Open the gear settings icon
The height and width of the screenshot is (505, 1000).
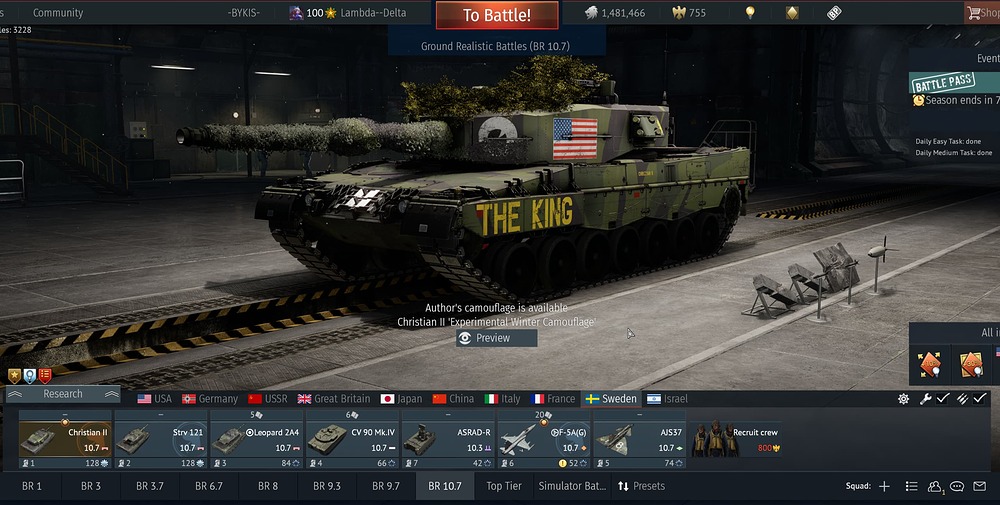pos(904,398)
